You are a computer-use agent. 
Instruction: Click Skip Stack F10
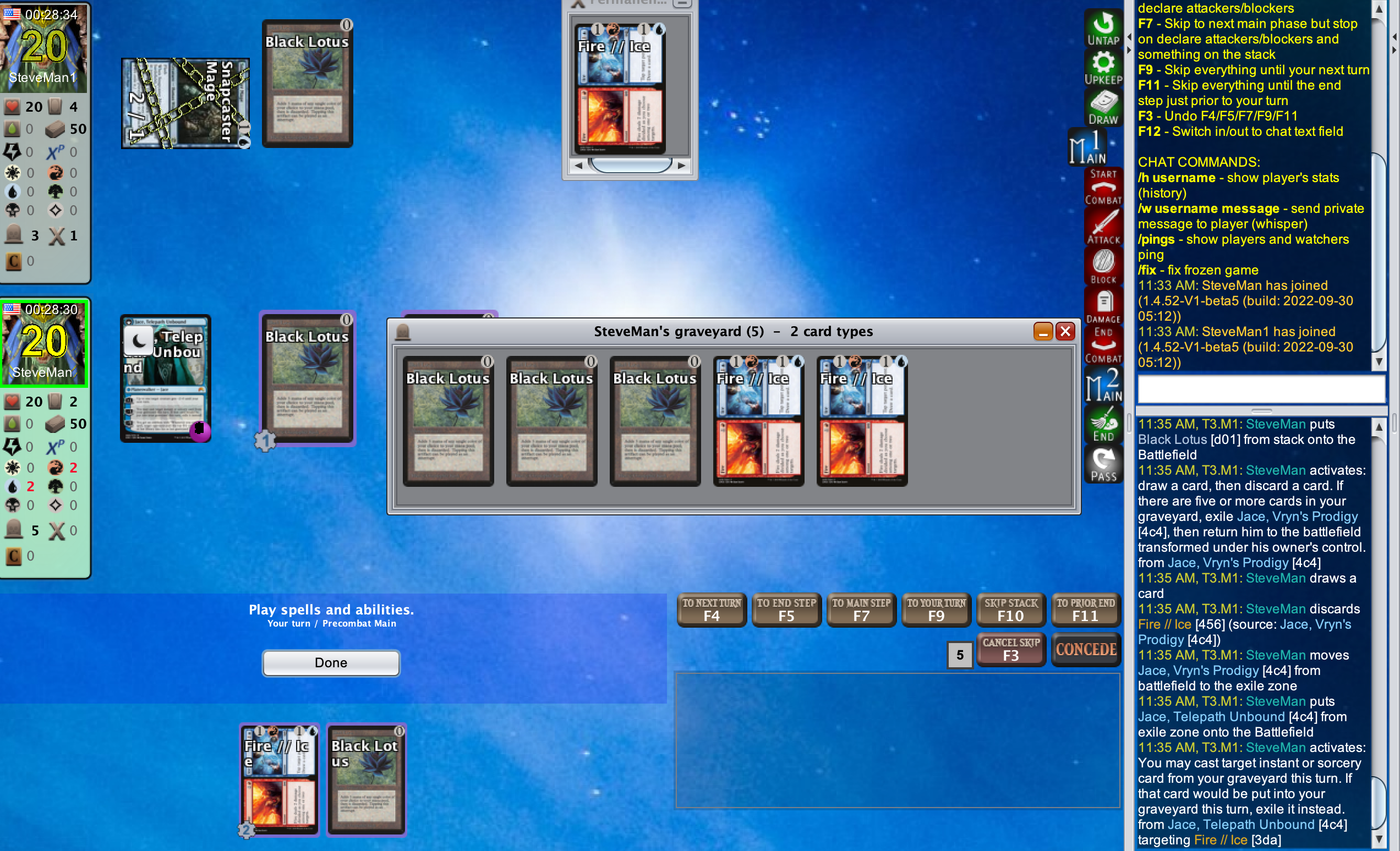pos(1011,609)
